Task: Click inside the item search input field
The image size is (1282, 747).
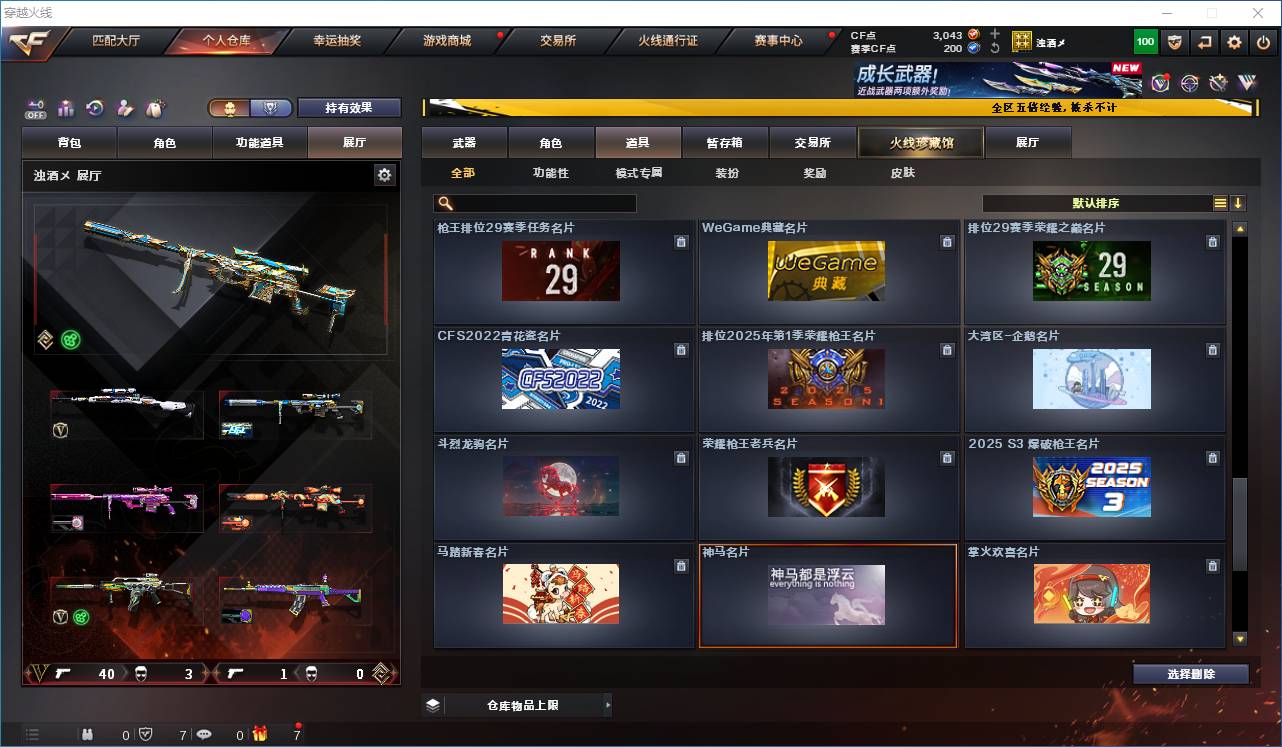Action: (x=540, y=203)
